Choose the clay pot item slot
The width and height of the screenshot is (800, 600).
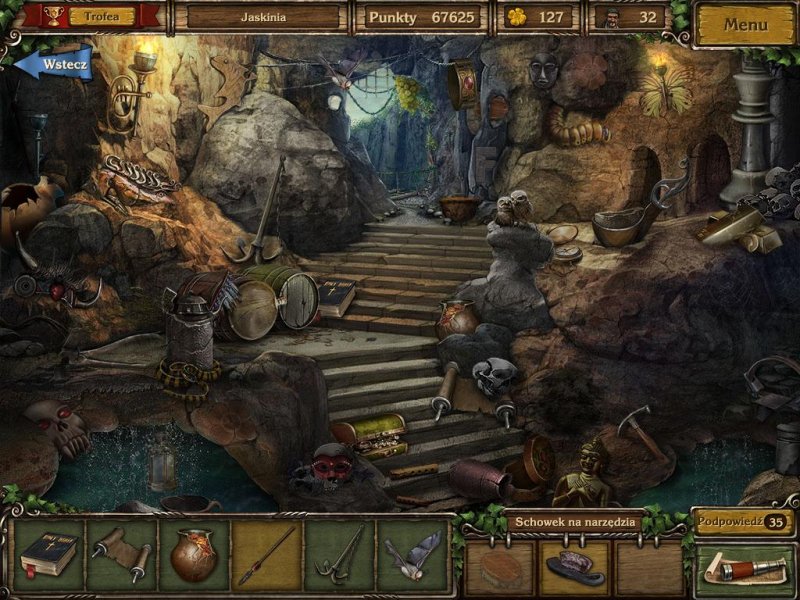point(194,555)
